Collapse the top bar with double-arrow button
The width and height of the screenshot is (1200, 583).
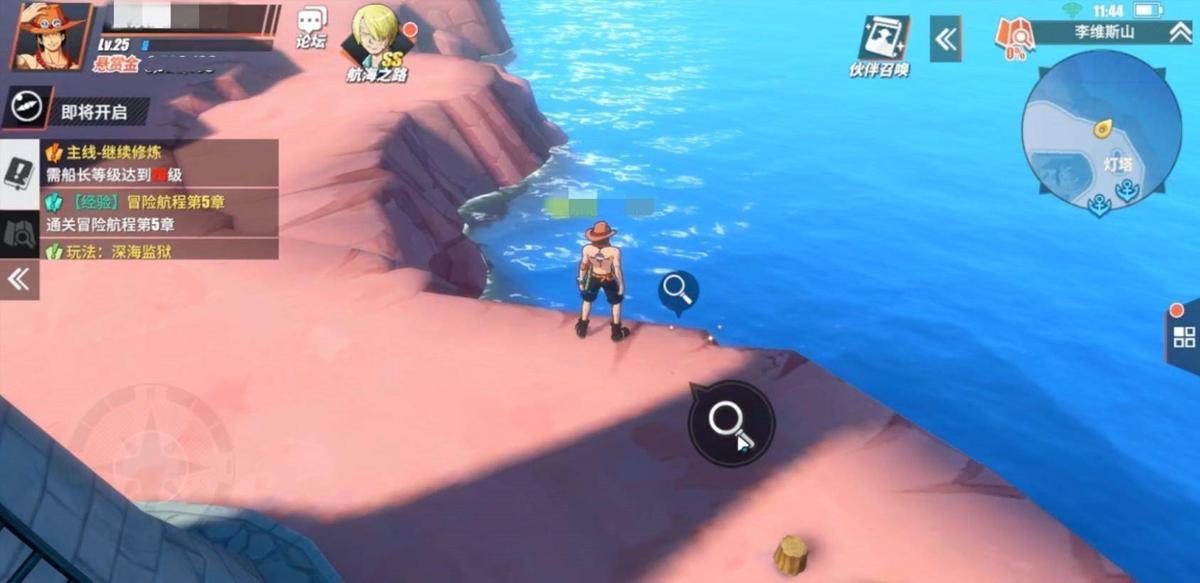click(945, 39)
